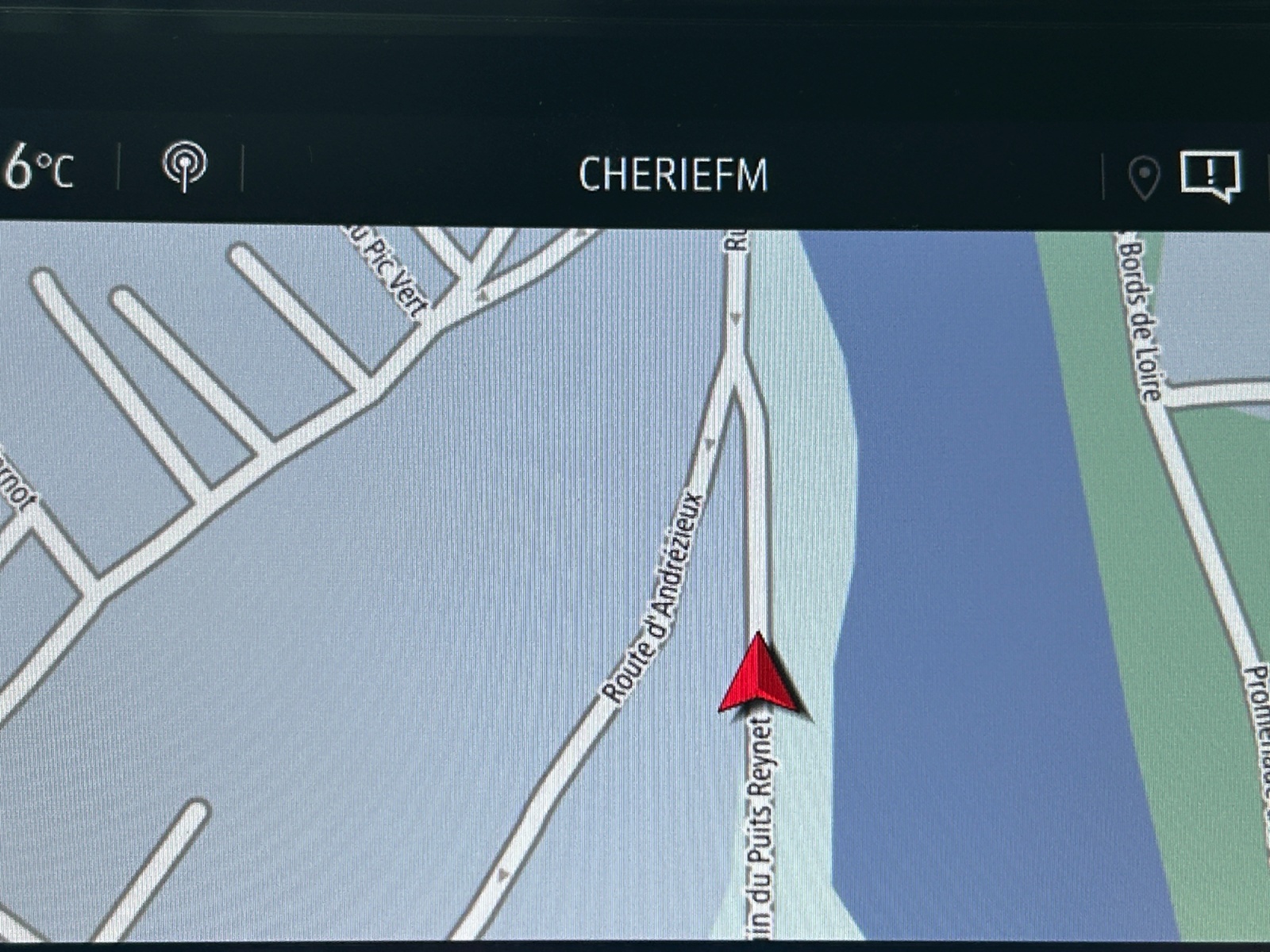Open the alert message notification icon
This screenshot has height=952, width=1270.
click(1210, 175)
